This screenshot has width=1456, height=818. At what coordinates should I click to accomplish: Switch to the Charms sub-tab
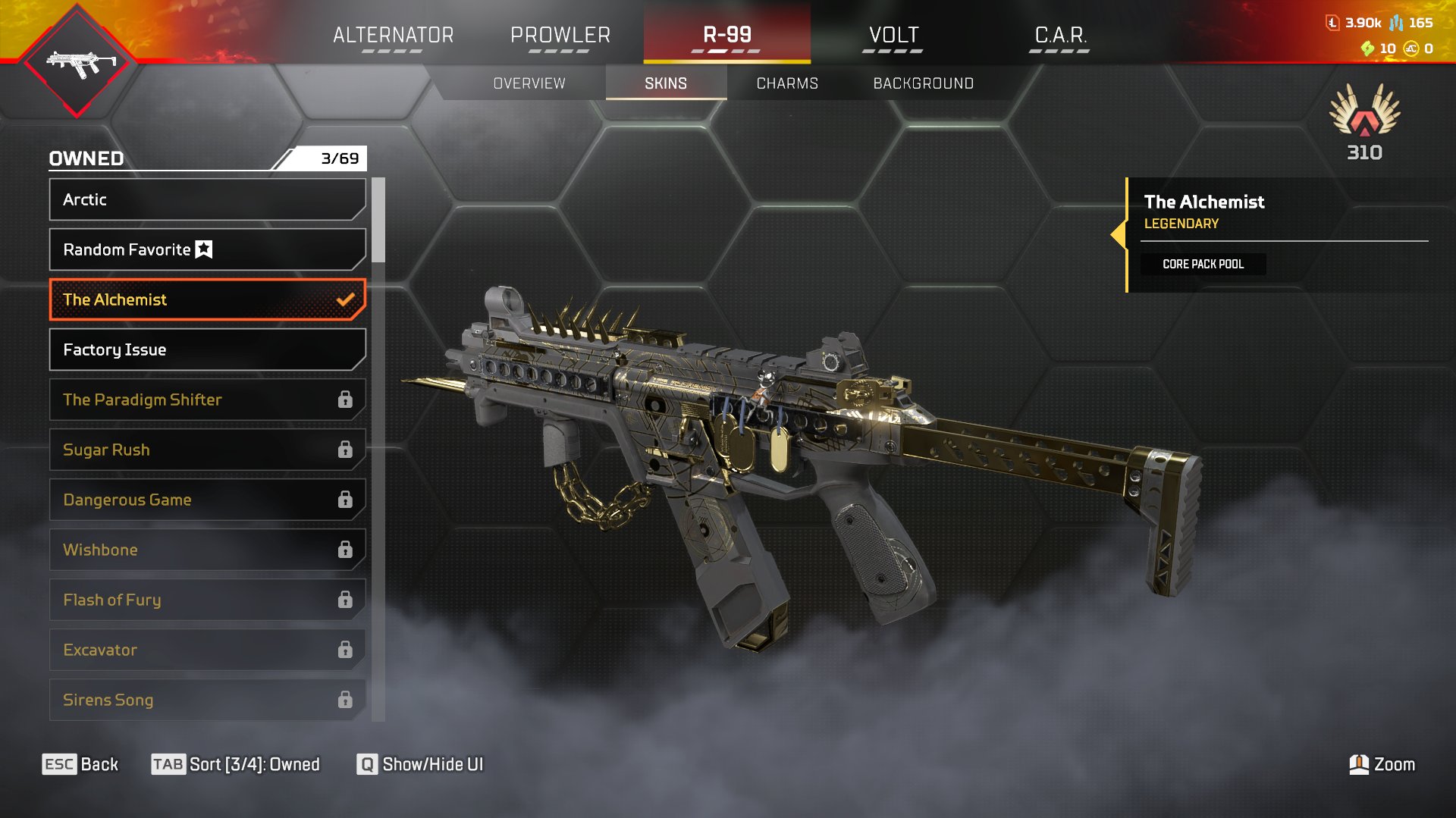(x=787, y=83)
